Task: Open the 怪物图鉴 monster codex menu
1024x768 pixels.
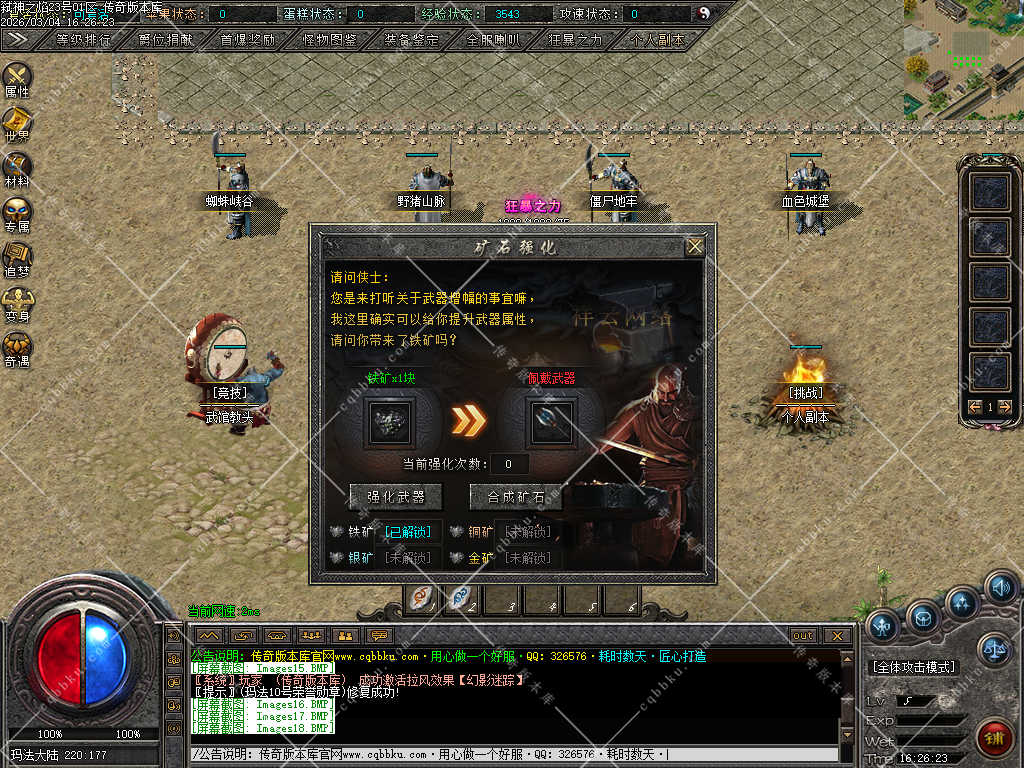Action: [x=330, y=40]
